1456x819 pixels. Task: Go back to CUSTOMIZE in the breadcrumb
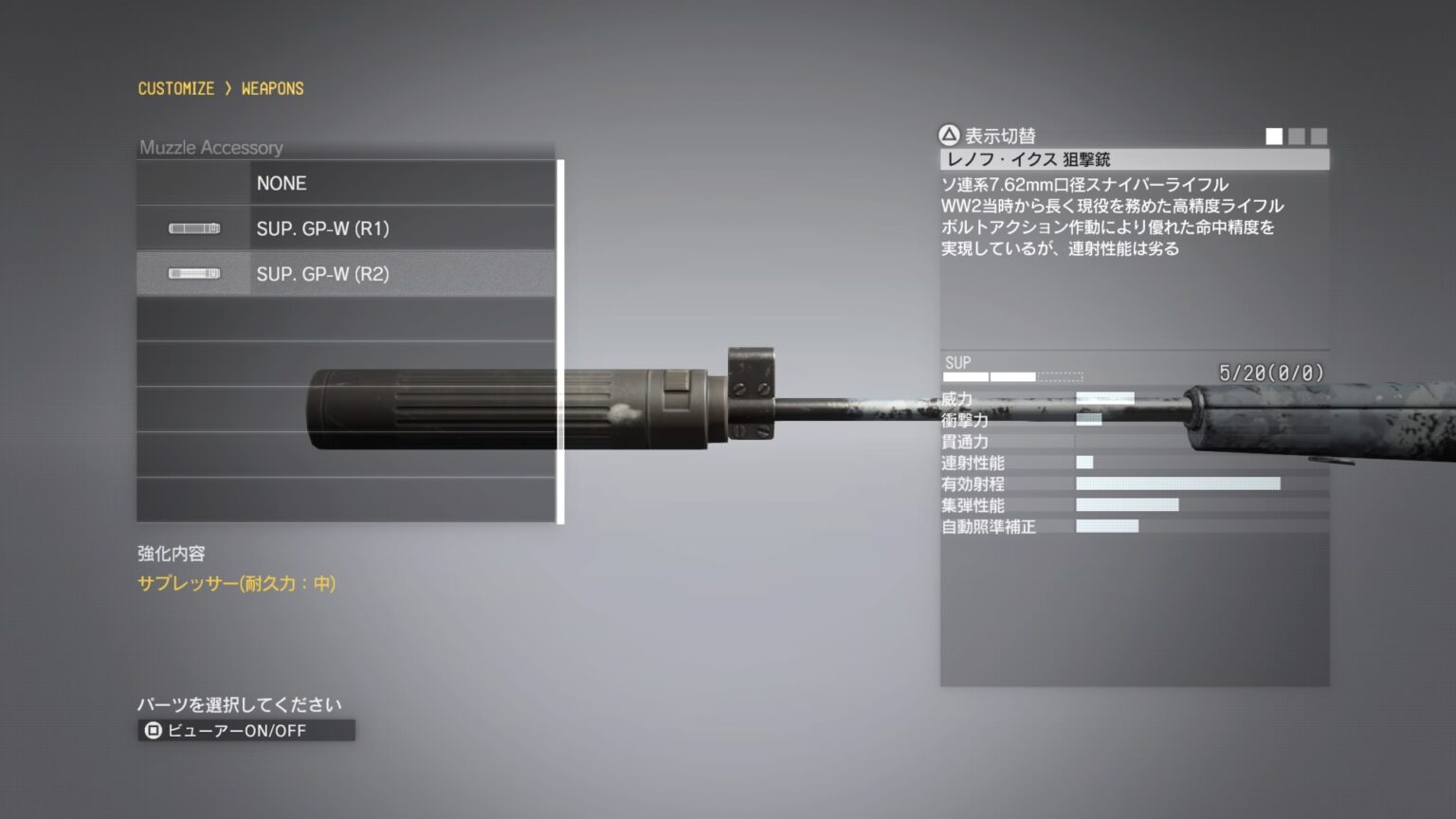(x=176, y=88)
